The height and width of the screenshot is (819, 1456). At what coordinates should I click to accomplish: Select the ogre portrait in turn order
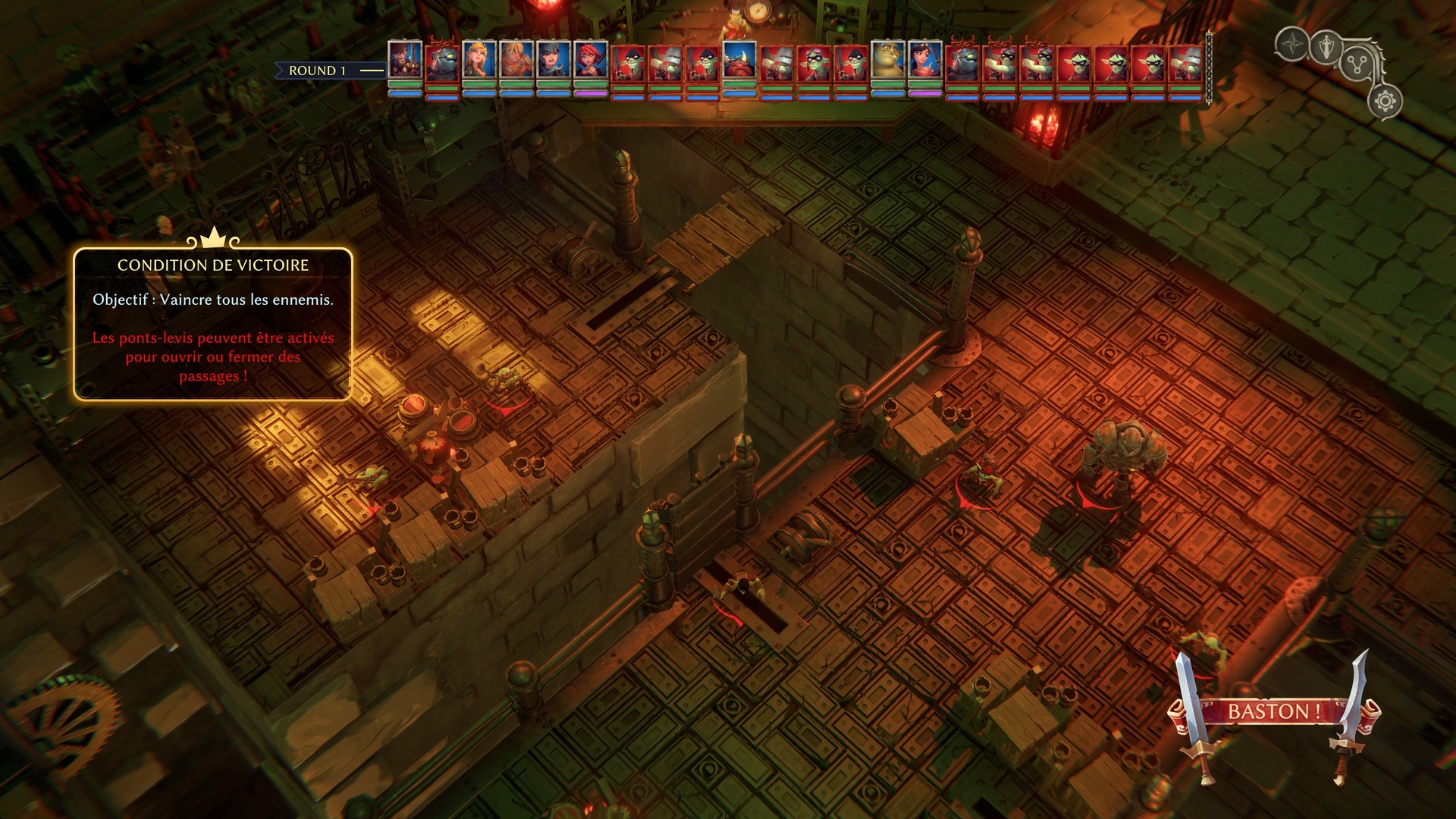pos(888,60)
